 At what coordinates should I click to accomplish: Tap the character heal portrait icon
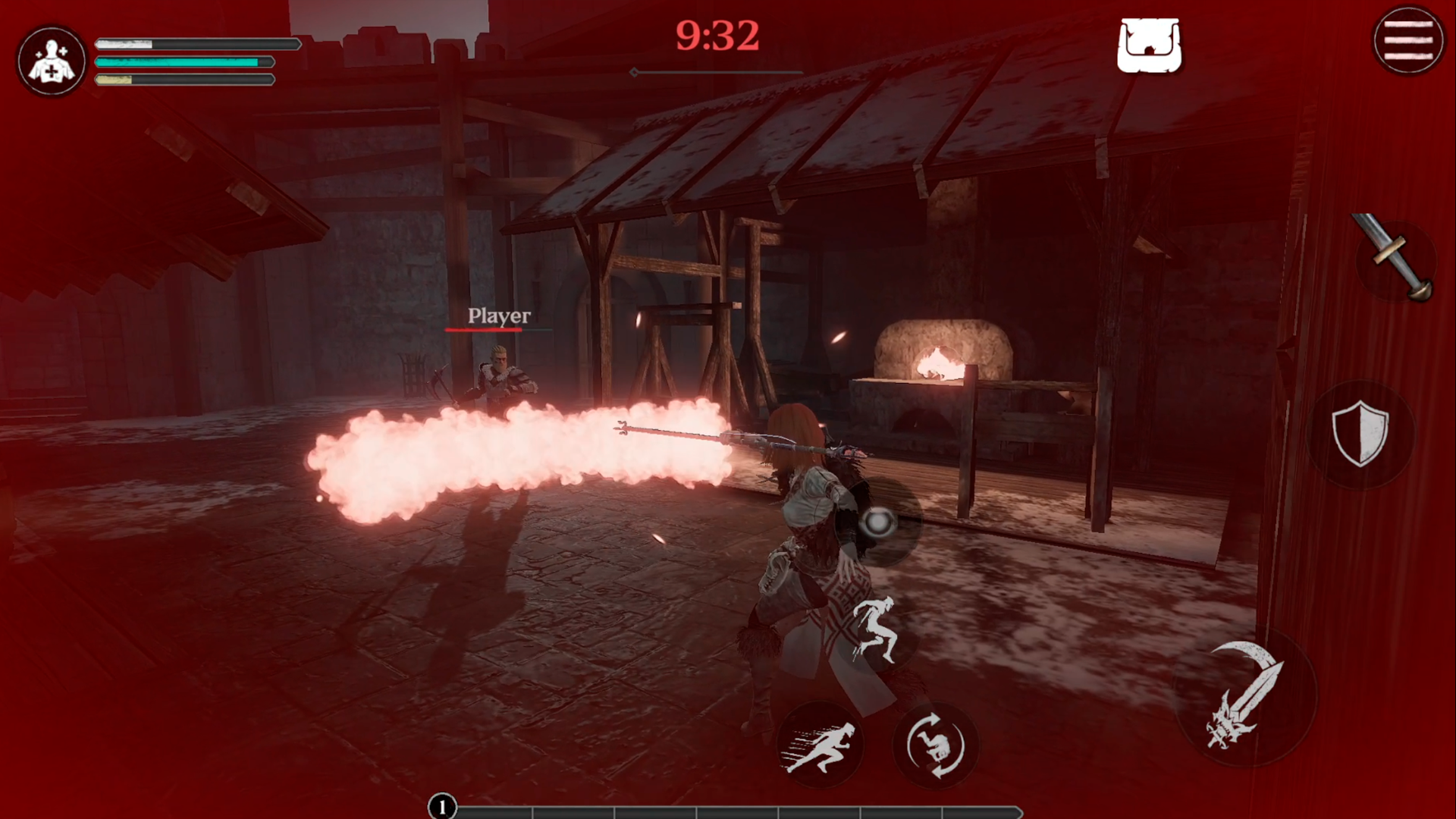coord(52,61)
